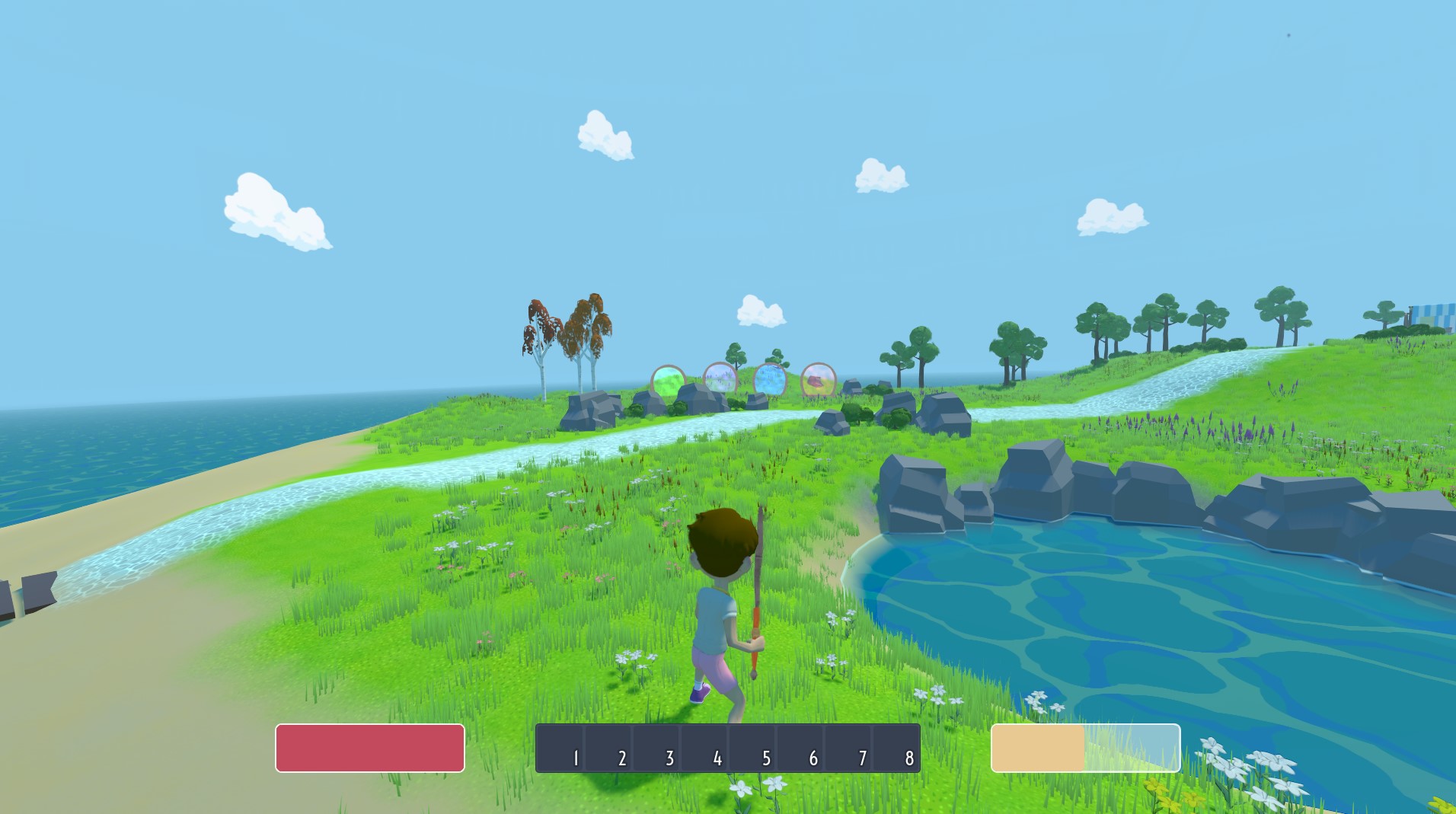This screenshot has width=1456, height=814.
Task: Select the slot numbered 5
Action: [752, 748]
